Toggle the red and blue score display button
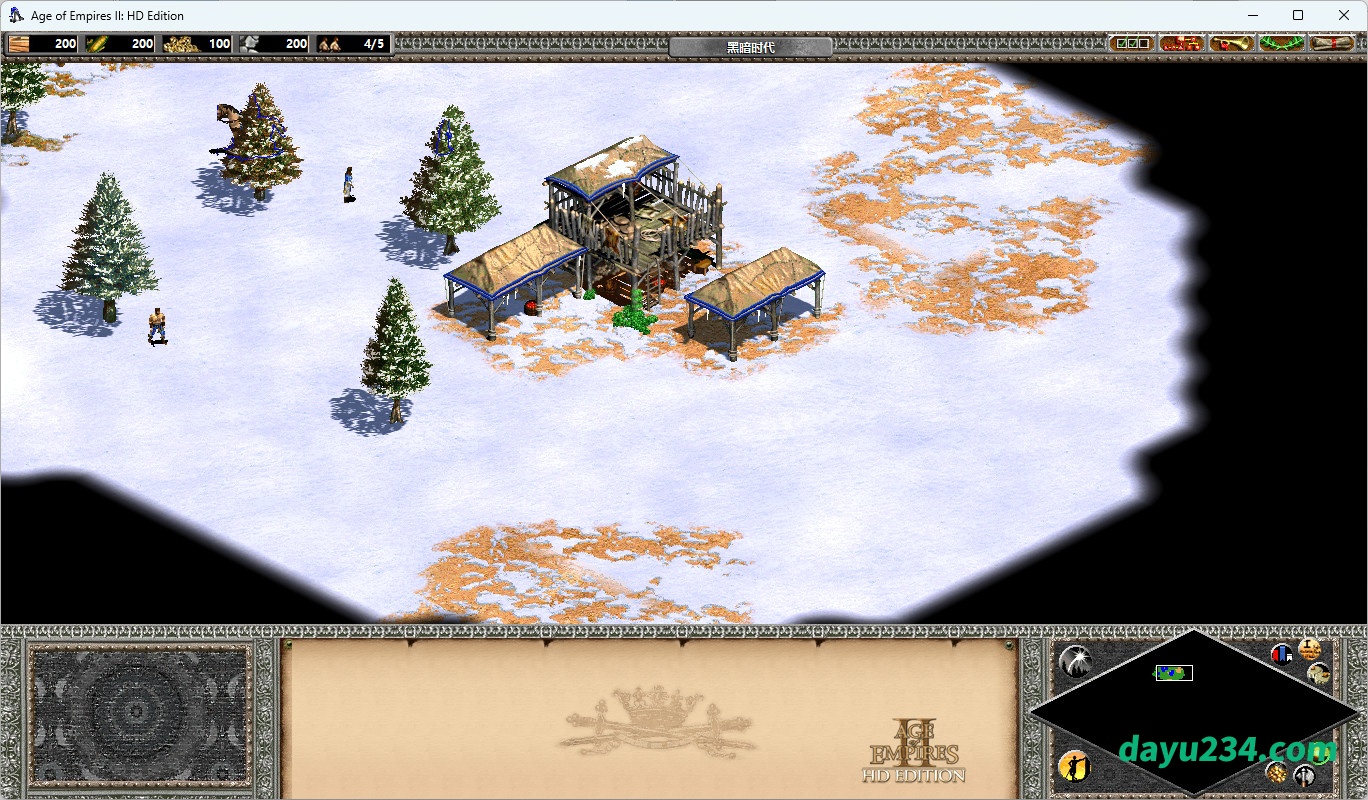This screenshot has height=800, width=1368. coord(1281,654)
